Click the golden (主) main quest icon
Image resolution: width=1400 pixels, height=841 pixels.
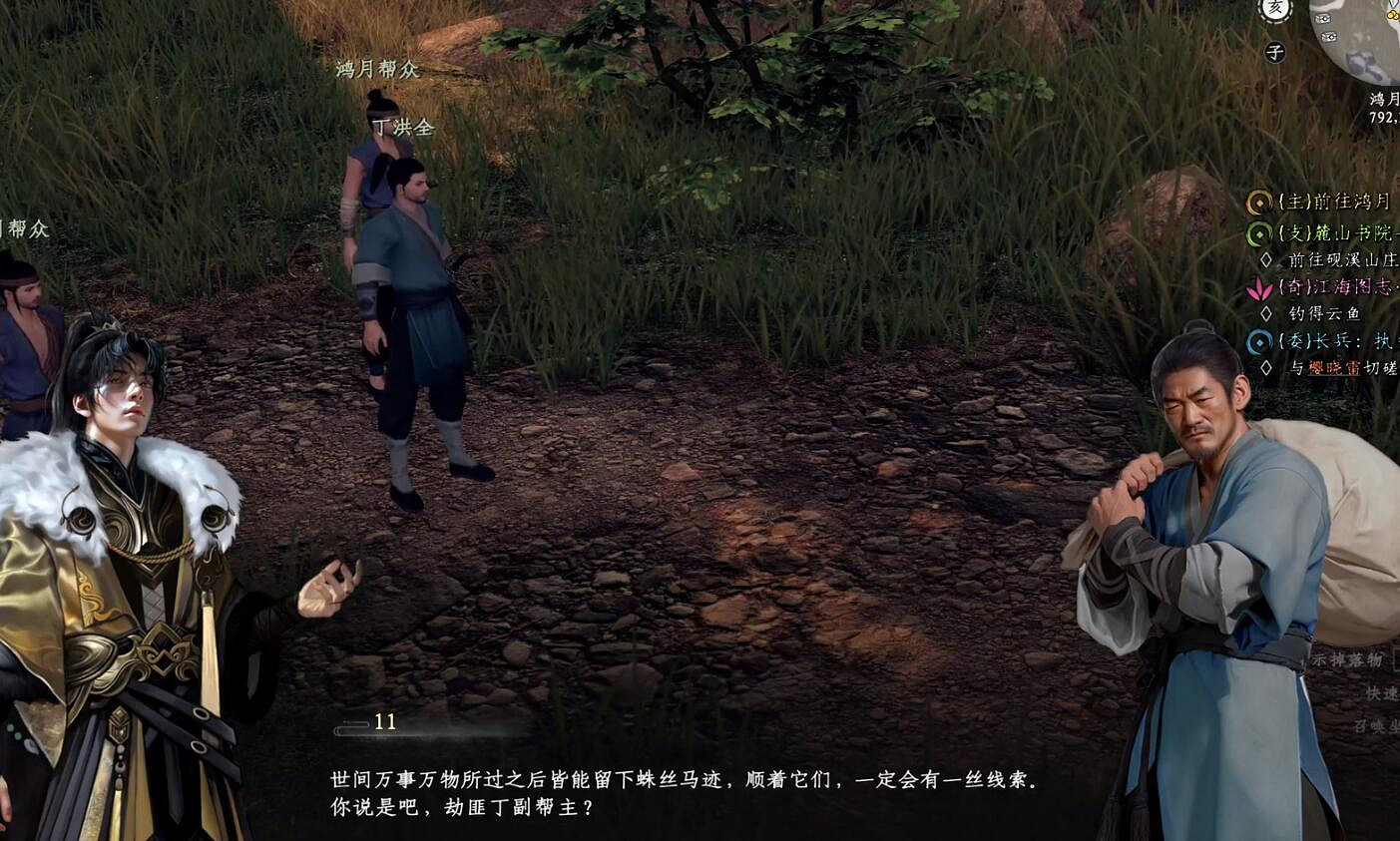point(1257,204)
